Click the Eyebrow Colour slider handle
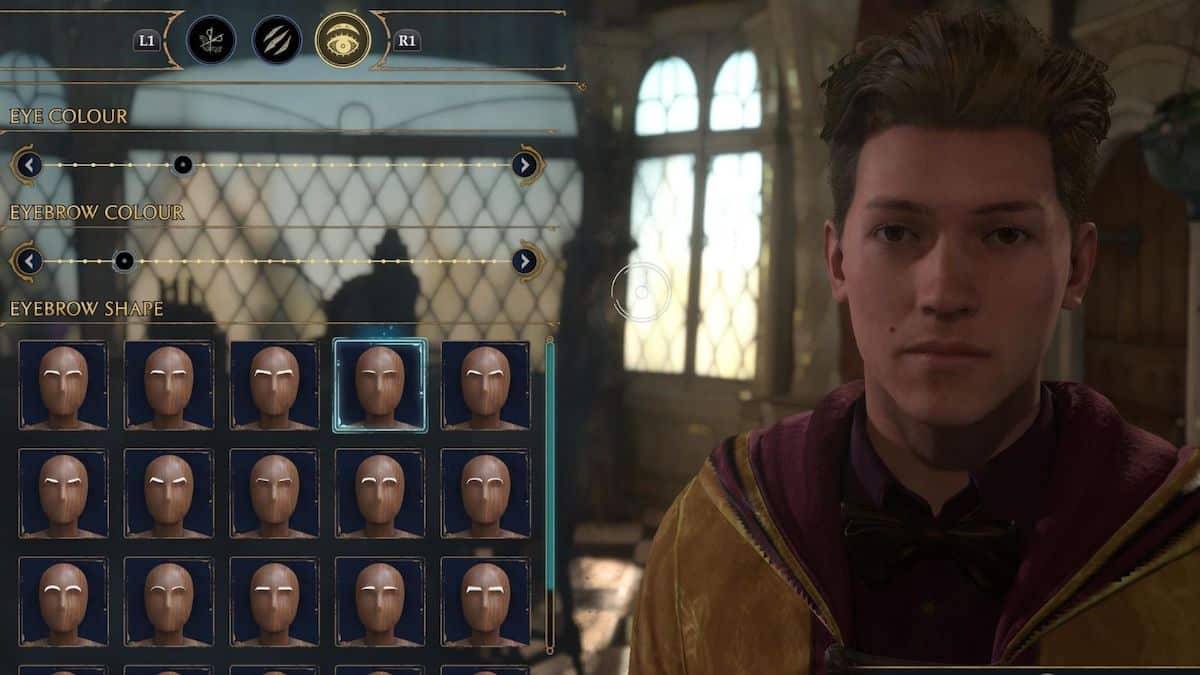 (123, 262)
